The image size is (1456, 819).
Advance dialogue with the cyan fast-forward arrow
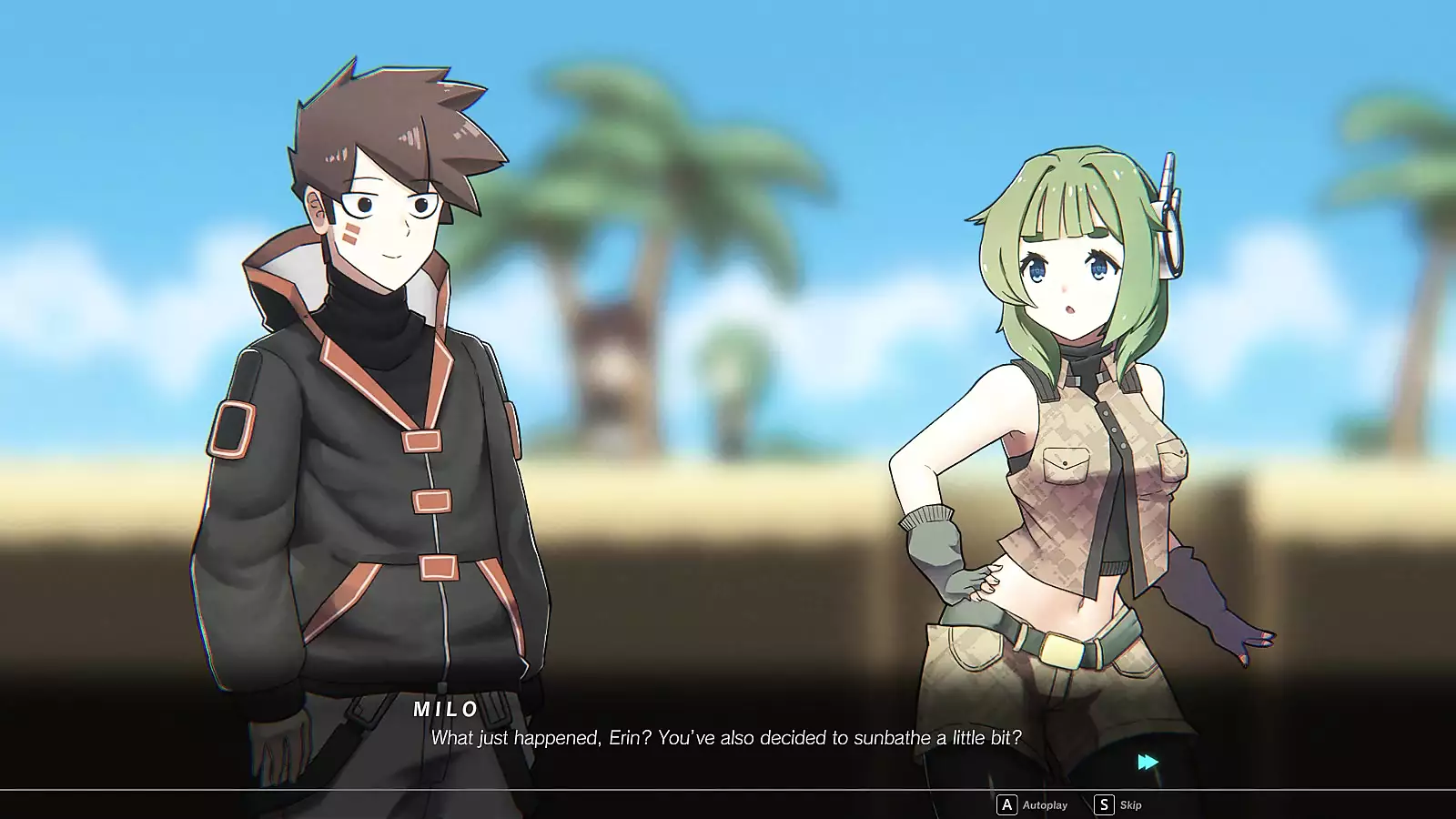click(x=1148, y=762)
